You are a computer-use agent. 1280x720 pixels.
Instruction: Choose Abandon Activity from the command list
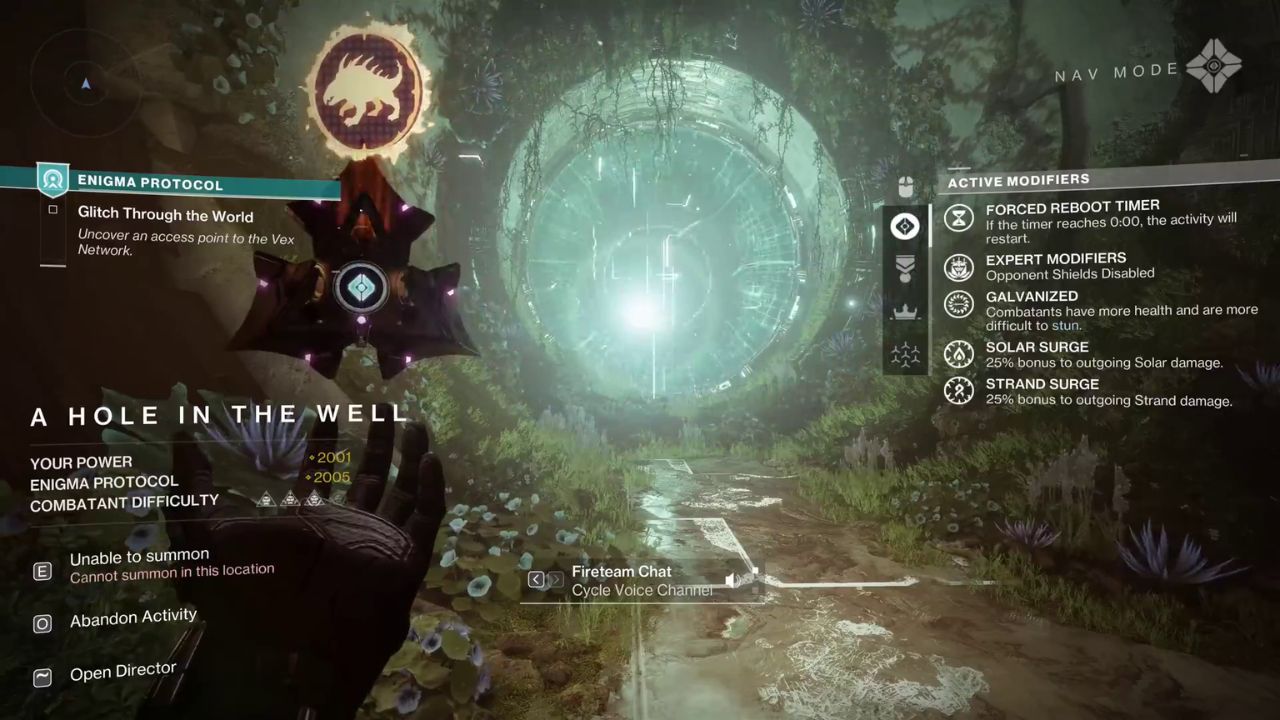(133, 617)
